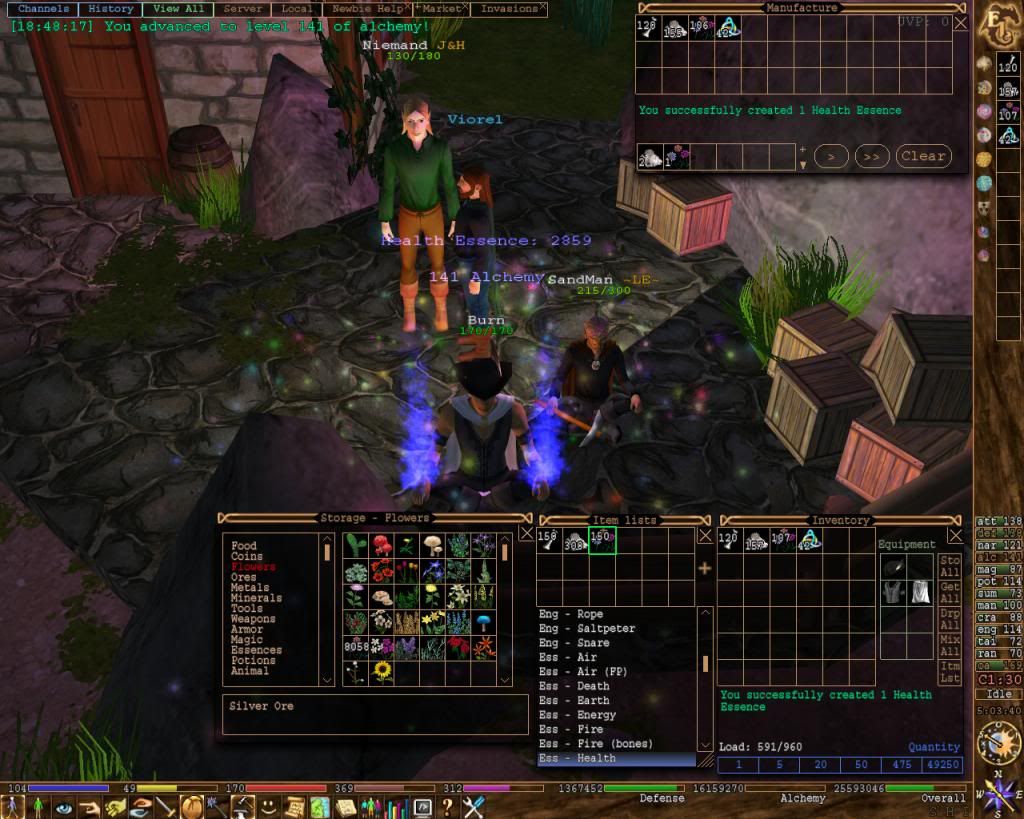The image size is (1024, 819).
Task: Select the Invasions chat tab
Action: [508, 8]
